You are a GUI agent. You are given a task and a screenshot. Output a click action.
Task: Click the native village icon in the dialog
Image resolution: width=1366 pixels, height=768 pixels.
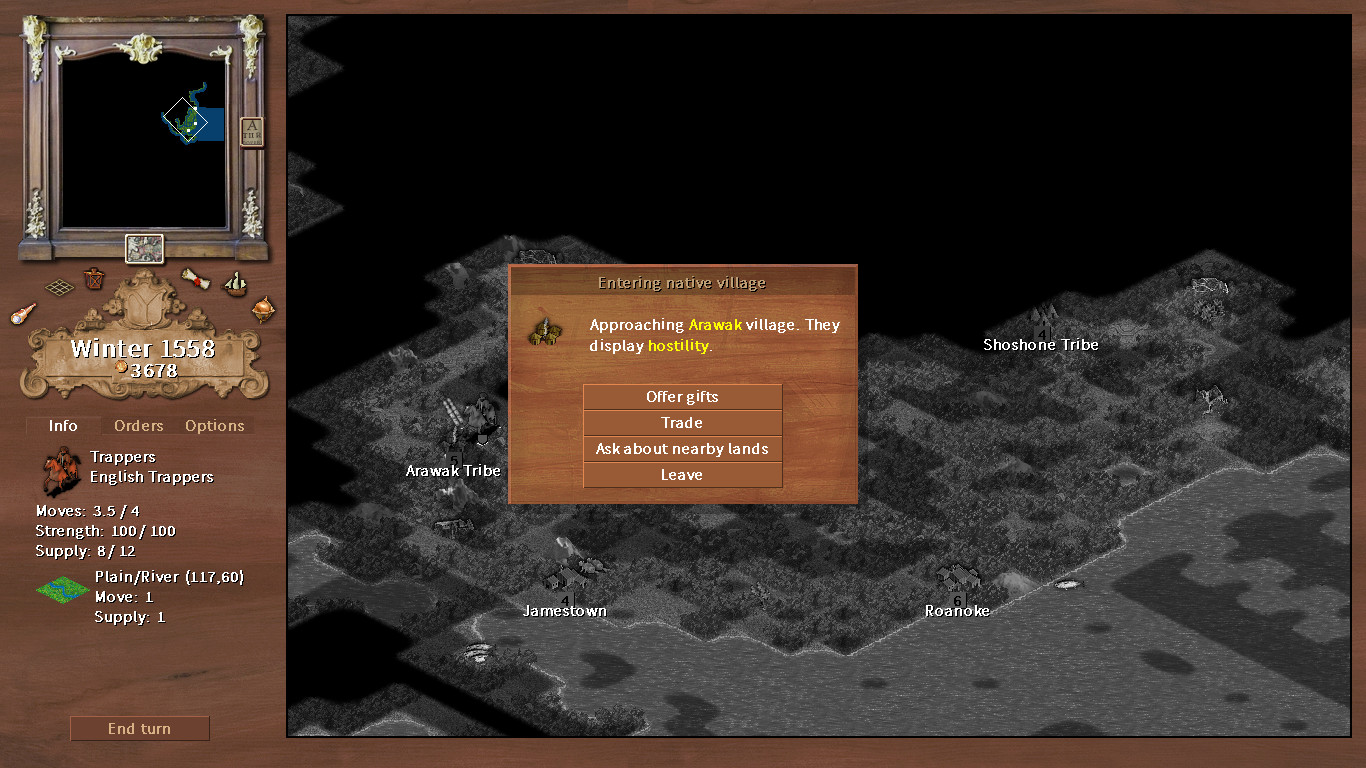[x=546, y=331]
